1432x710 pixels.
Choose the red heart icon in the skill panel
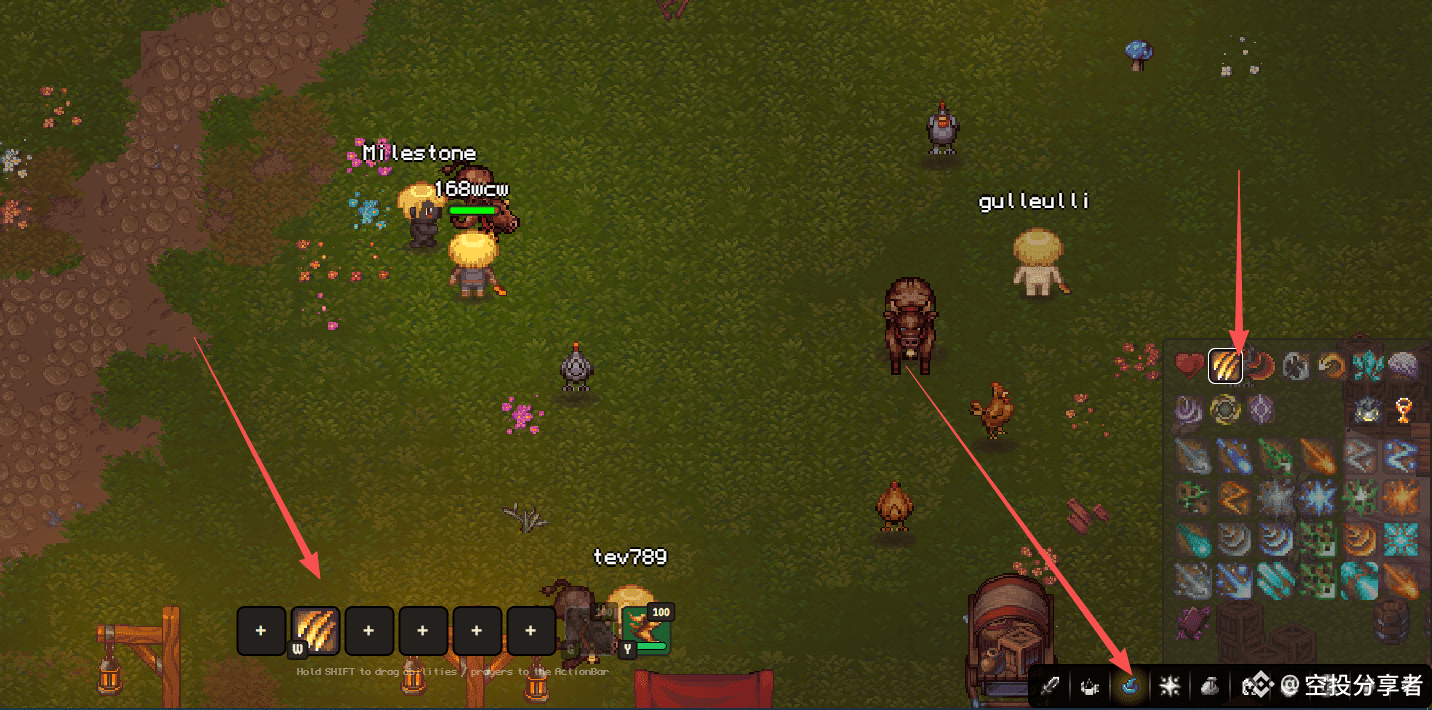coord(1189,366)
